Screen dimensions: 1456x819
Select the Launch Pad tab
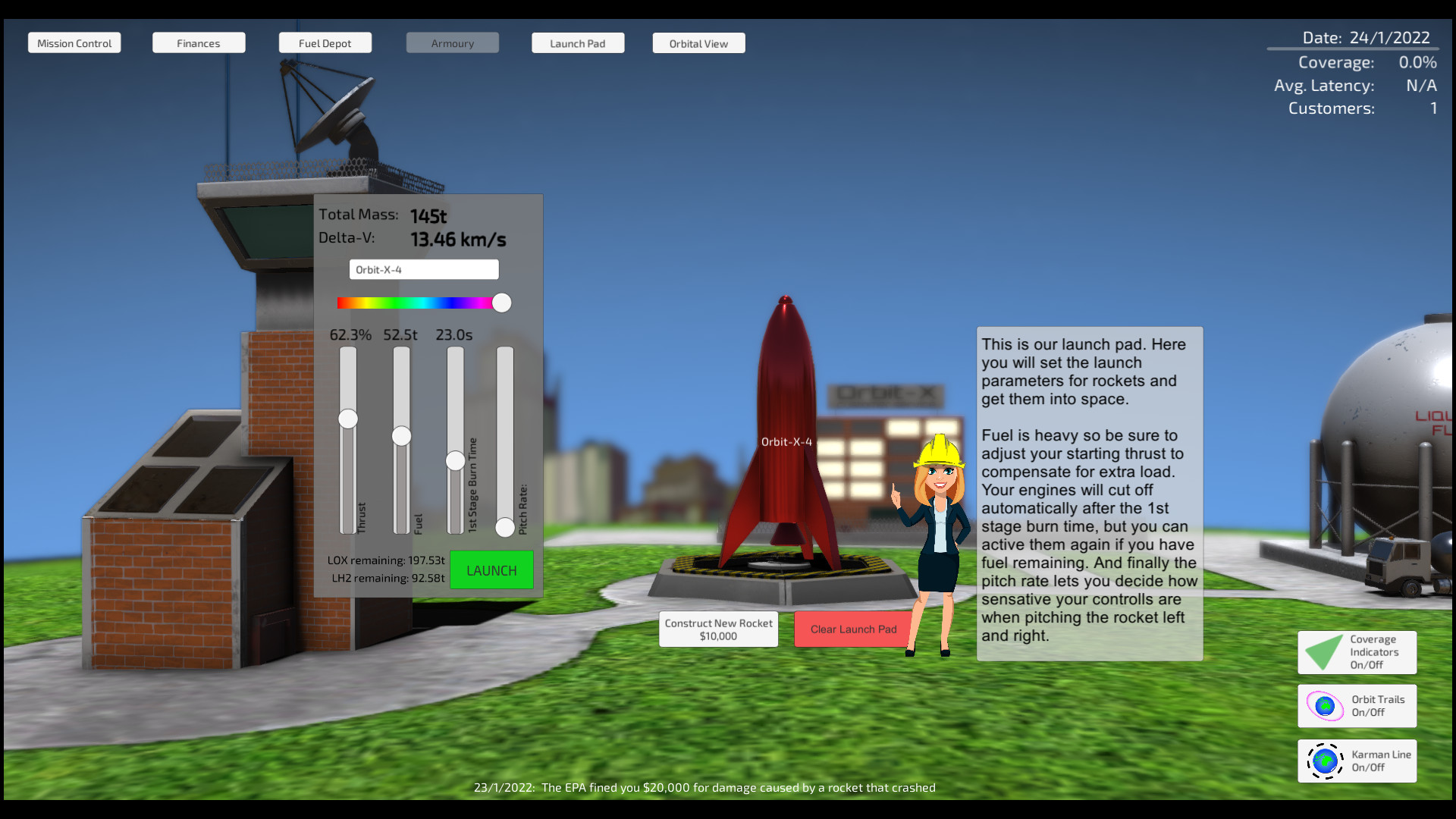pyautogui.click(x=578, y=42)
